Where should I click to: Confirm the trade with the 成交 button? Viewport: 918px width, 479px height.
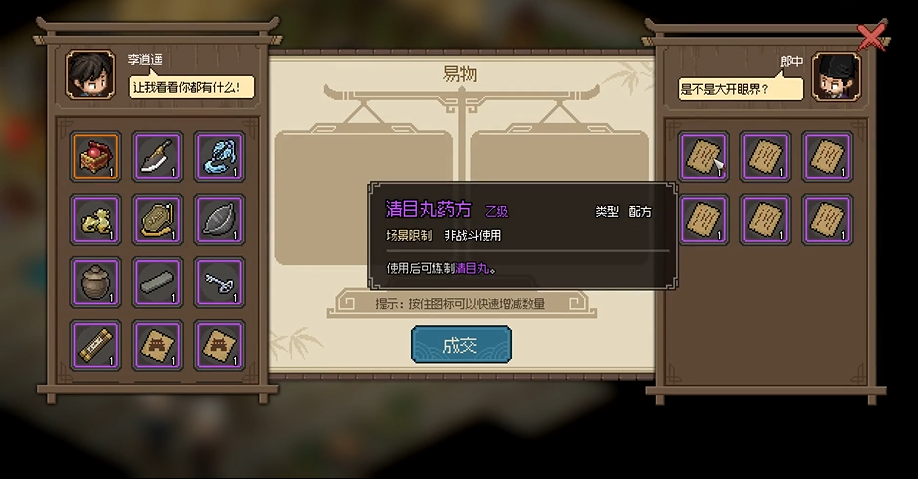click(461, 345)
